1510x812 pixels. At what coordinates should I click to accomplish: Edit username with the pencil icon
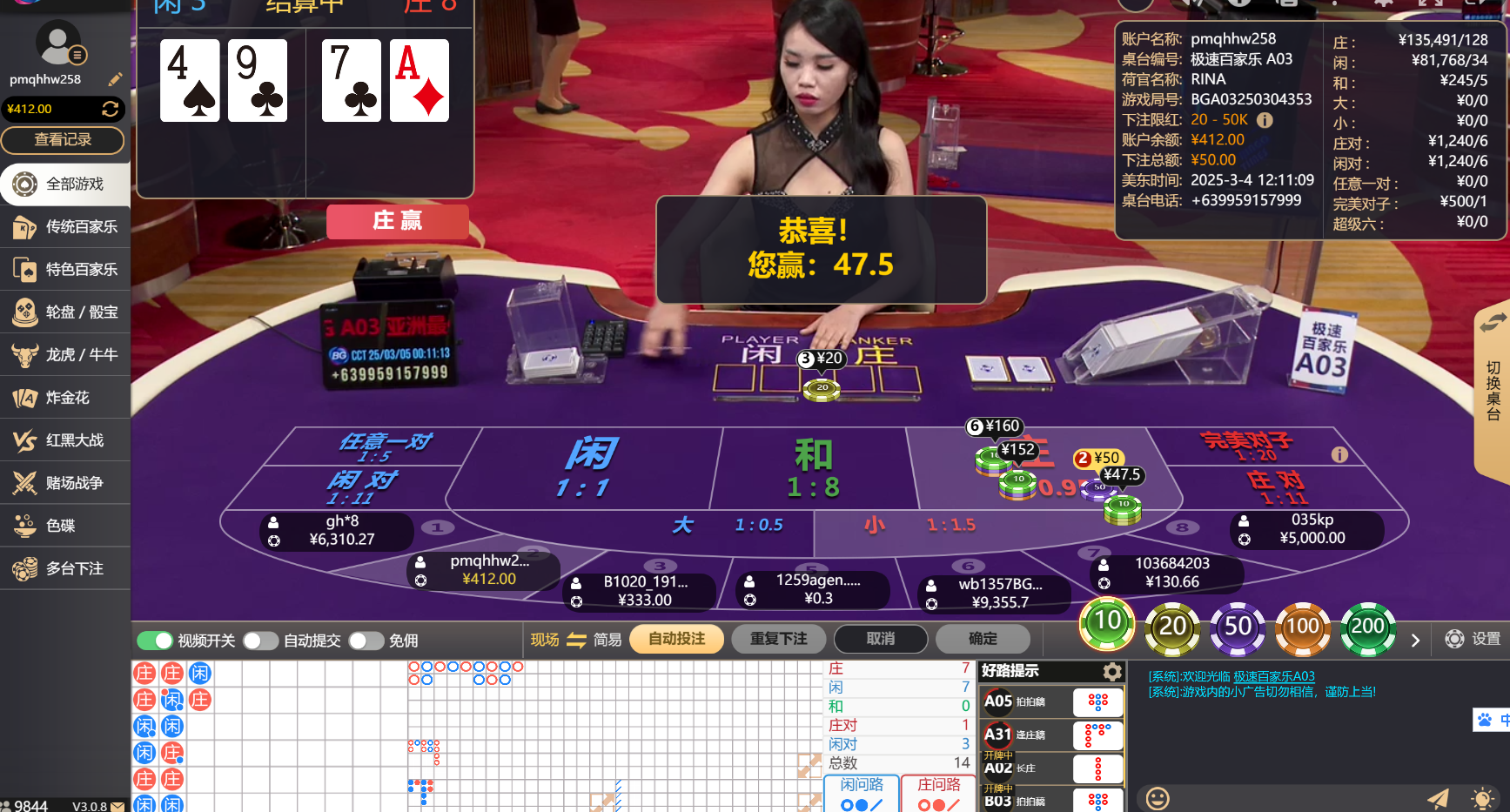116,78
